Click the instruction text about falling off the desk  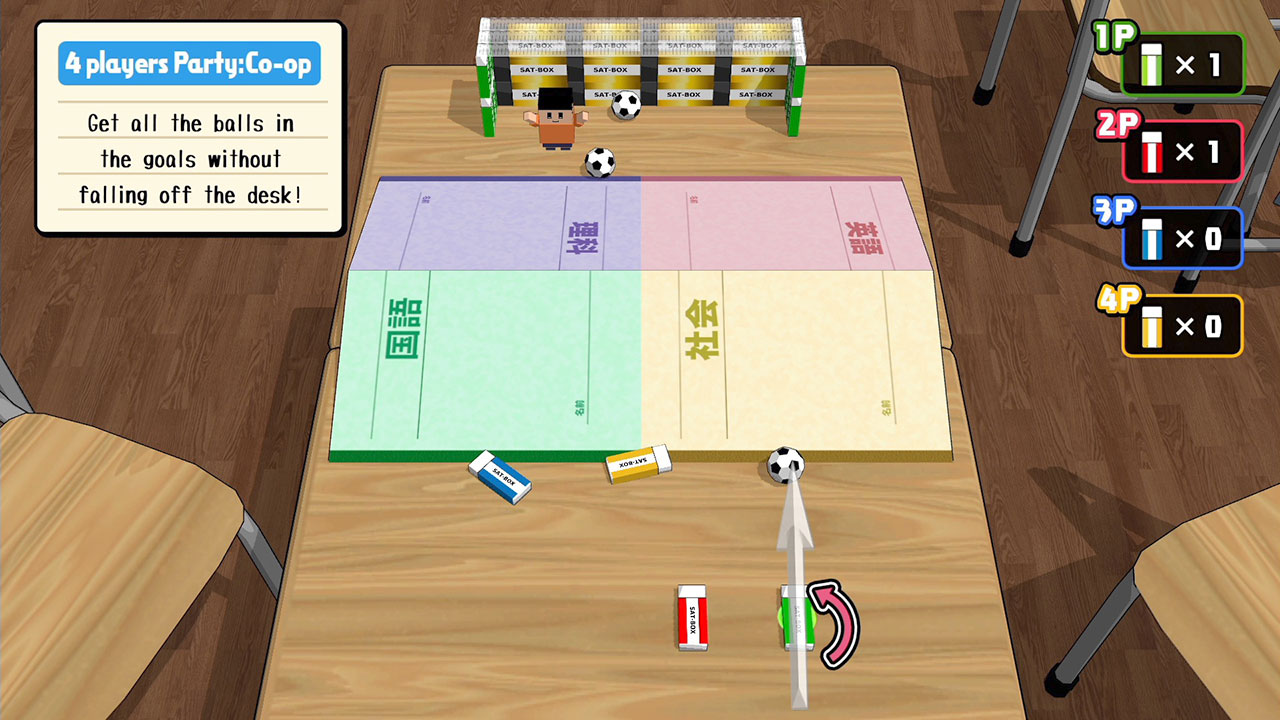[190, 195]
